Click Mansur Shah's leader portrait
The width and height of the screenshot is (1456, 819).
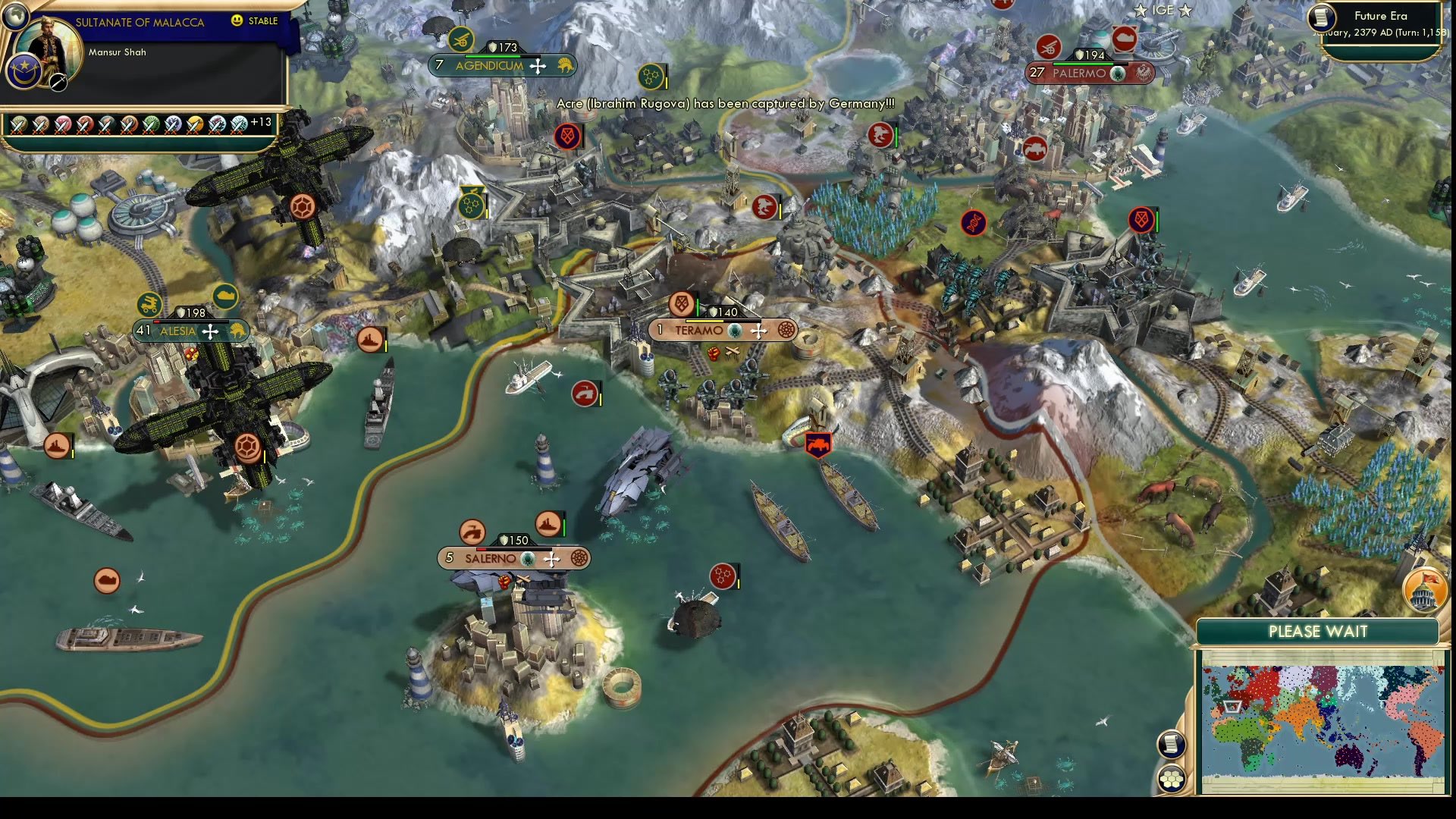pyautogui.click(x=50, y=50)
